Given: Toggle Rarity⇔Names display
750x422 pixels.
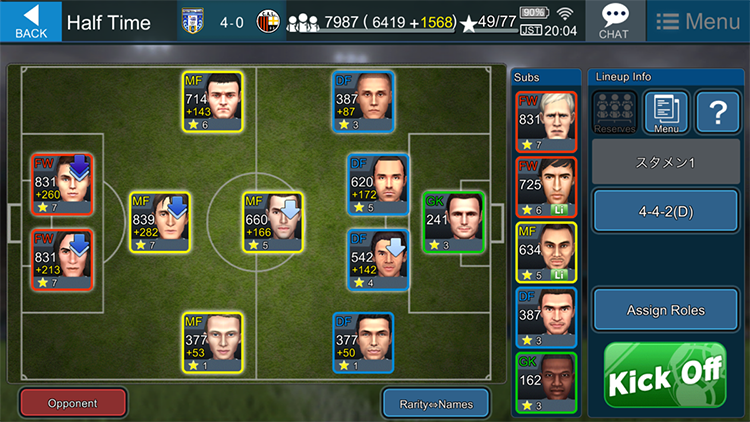Looking at the screenshot, I should [x=435, y=403].
